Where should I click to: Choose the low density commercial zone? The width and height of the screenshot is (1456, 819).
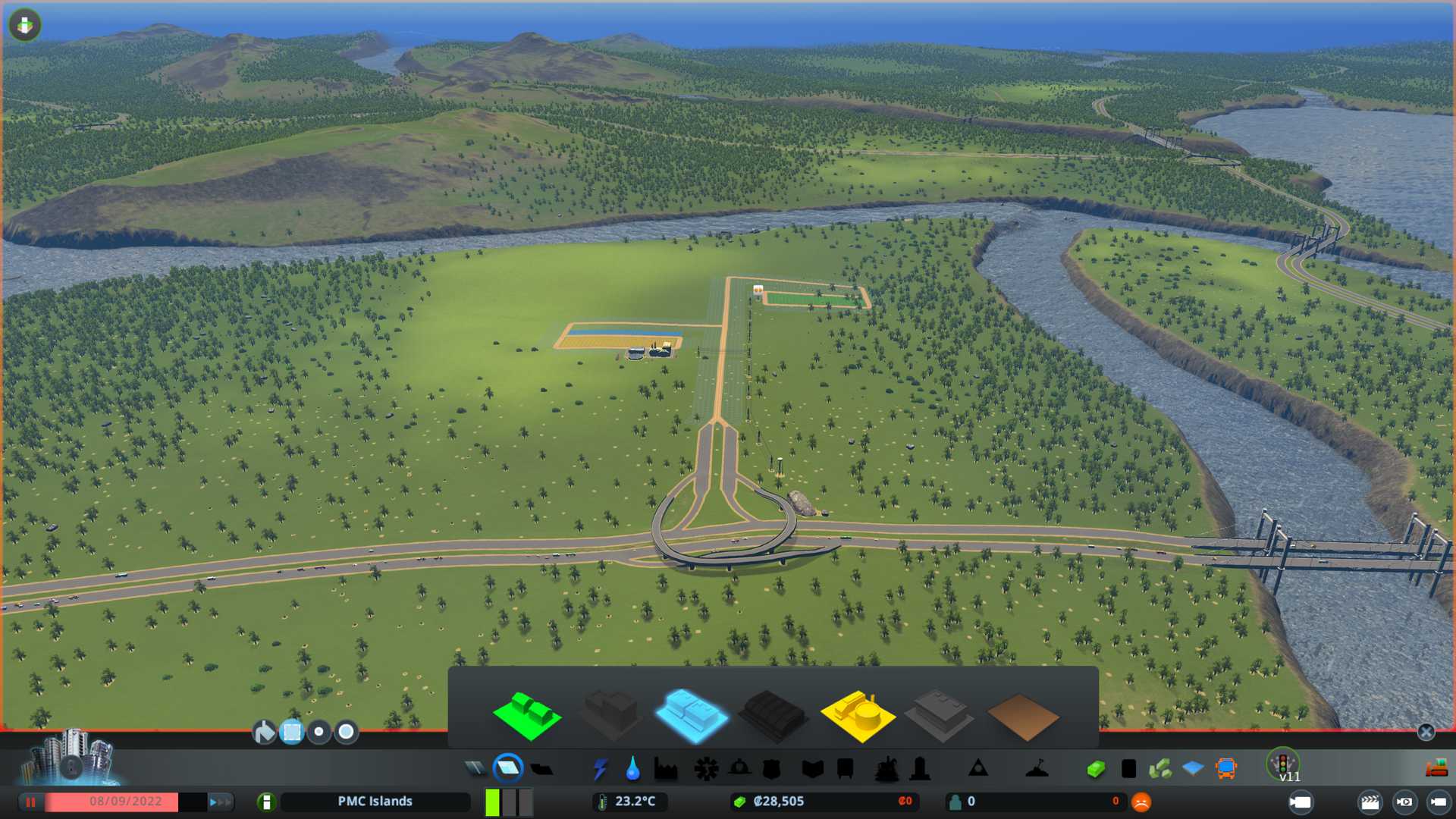pos(691,715)
